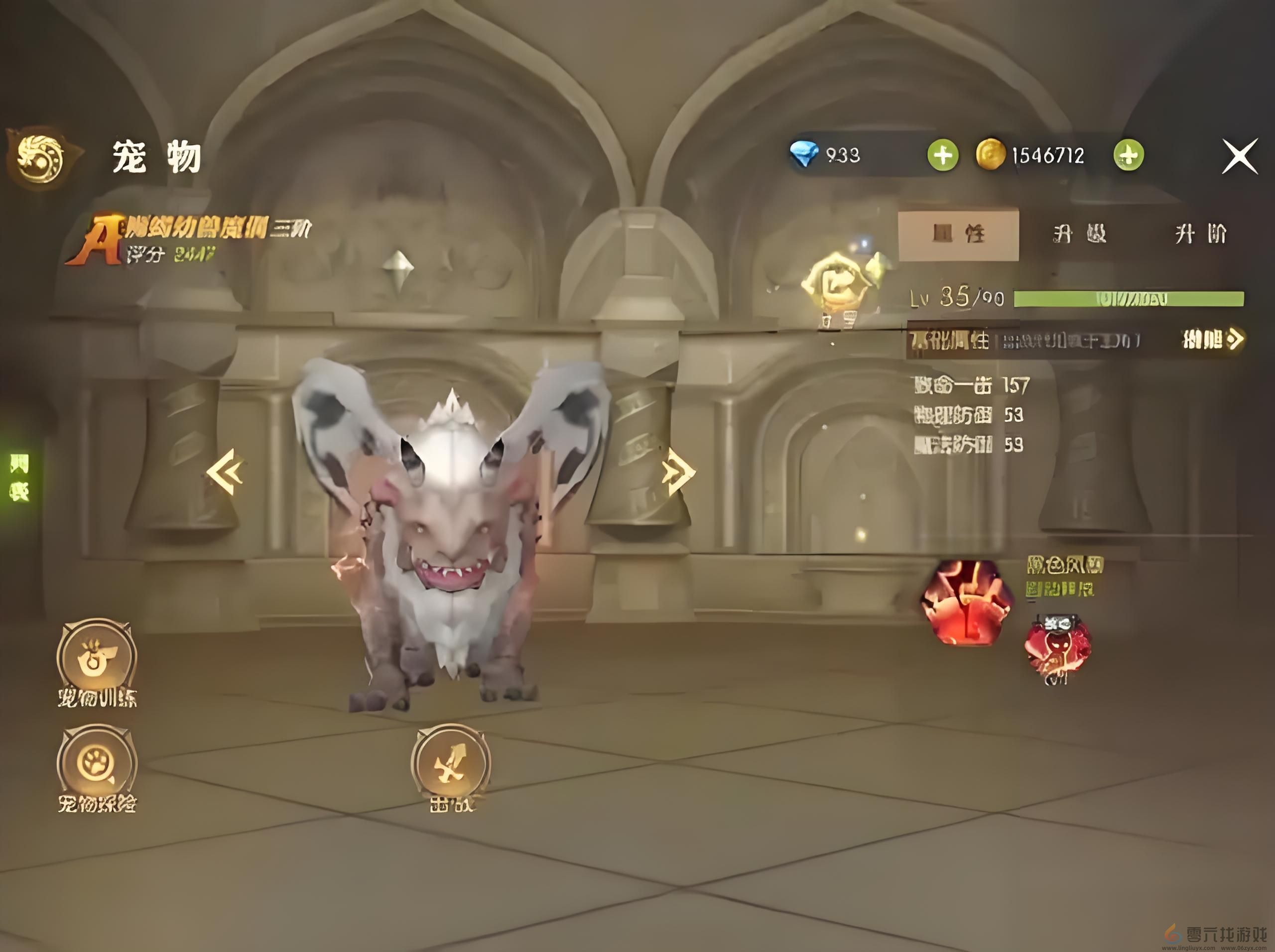1275x952 pixels.
Task: Show the previous pet with the left arrow
Action: tap(226, 471)
